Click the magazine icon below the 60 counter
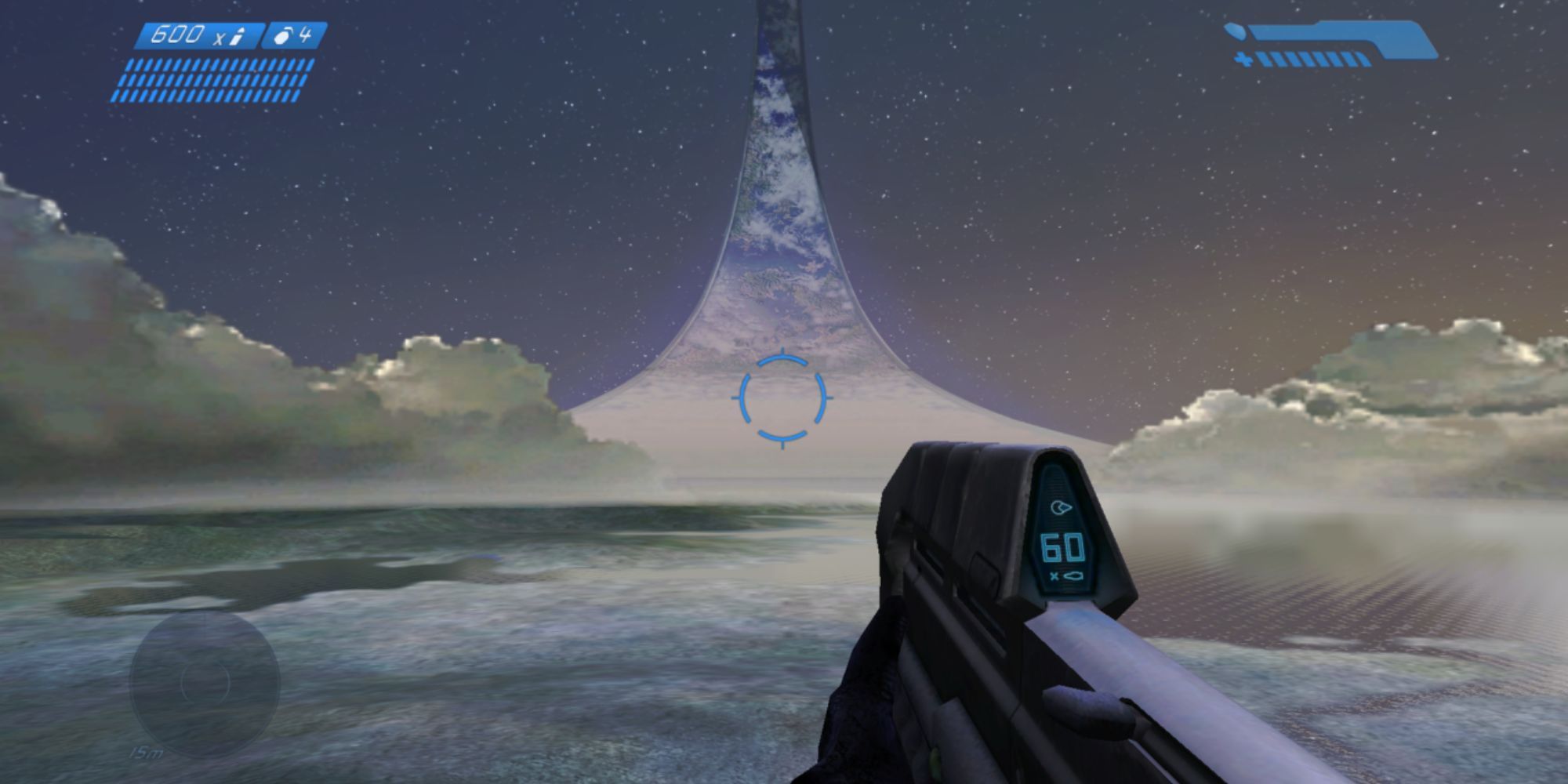The image size is (1568, 784). (1073, 575)
